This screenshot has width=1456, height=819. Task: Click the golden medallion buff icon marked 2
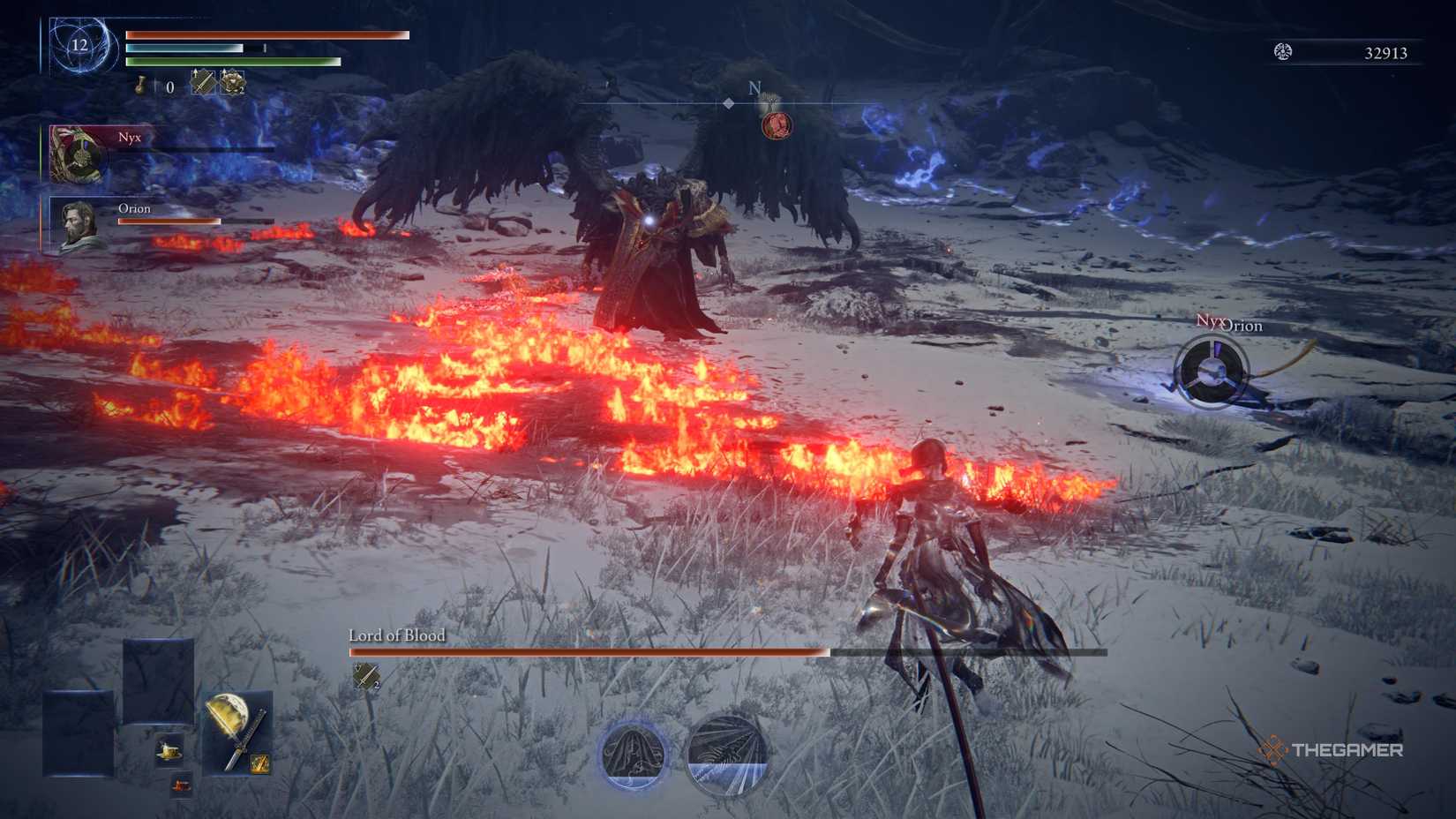point(232,83)
